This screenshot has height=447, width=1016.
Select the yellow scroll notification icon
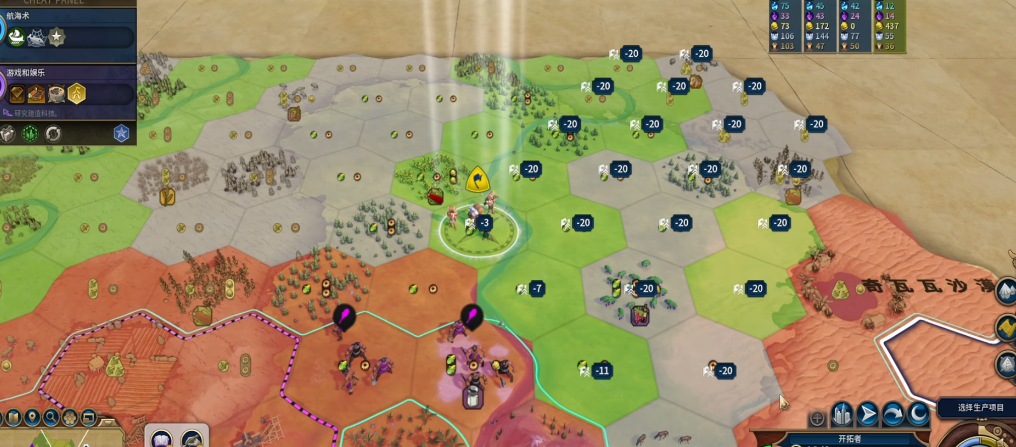tap(1005, 326)
